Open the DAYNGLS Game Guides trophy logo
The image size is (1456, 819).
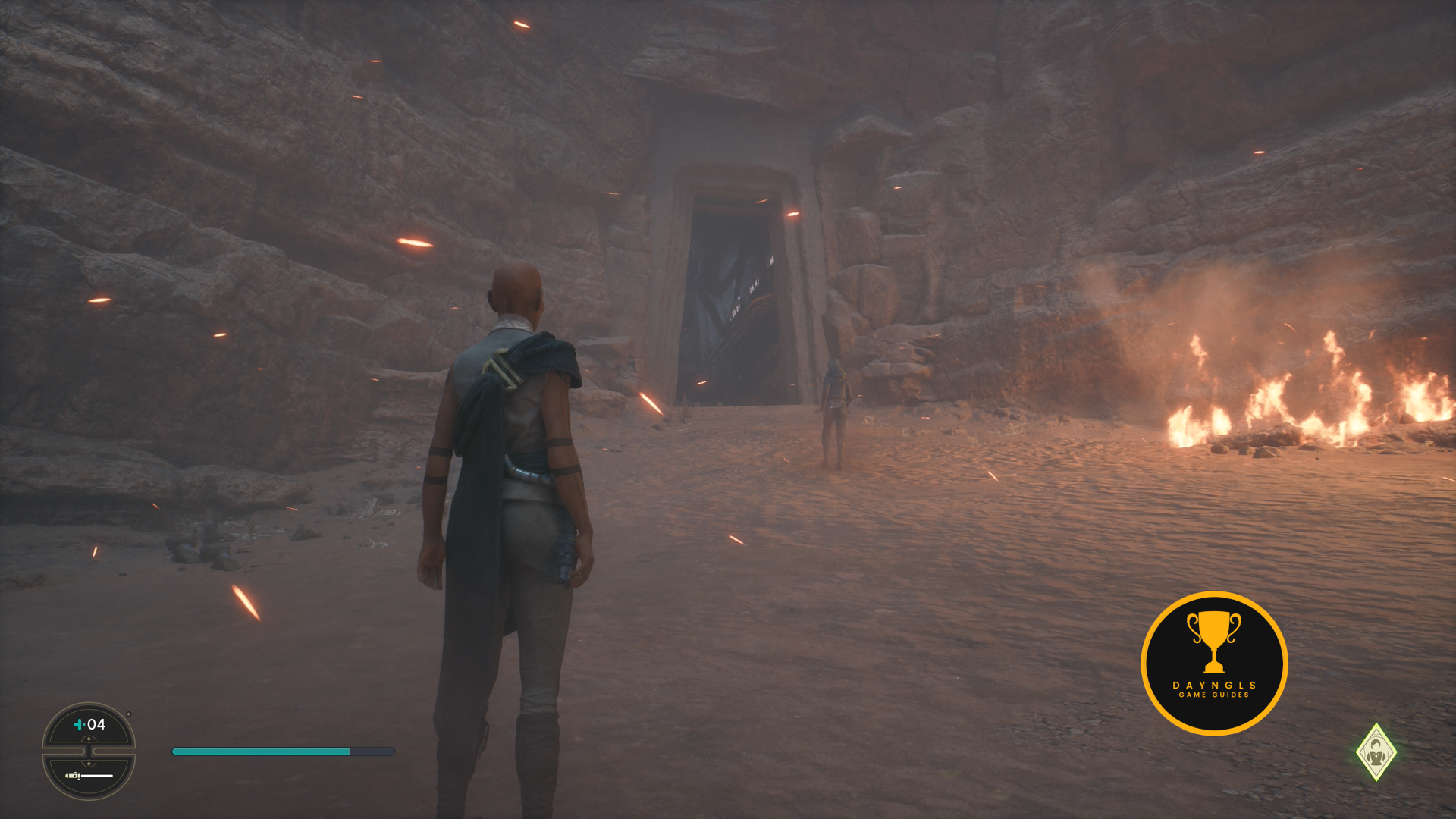tap(1213, 663)
